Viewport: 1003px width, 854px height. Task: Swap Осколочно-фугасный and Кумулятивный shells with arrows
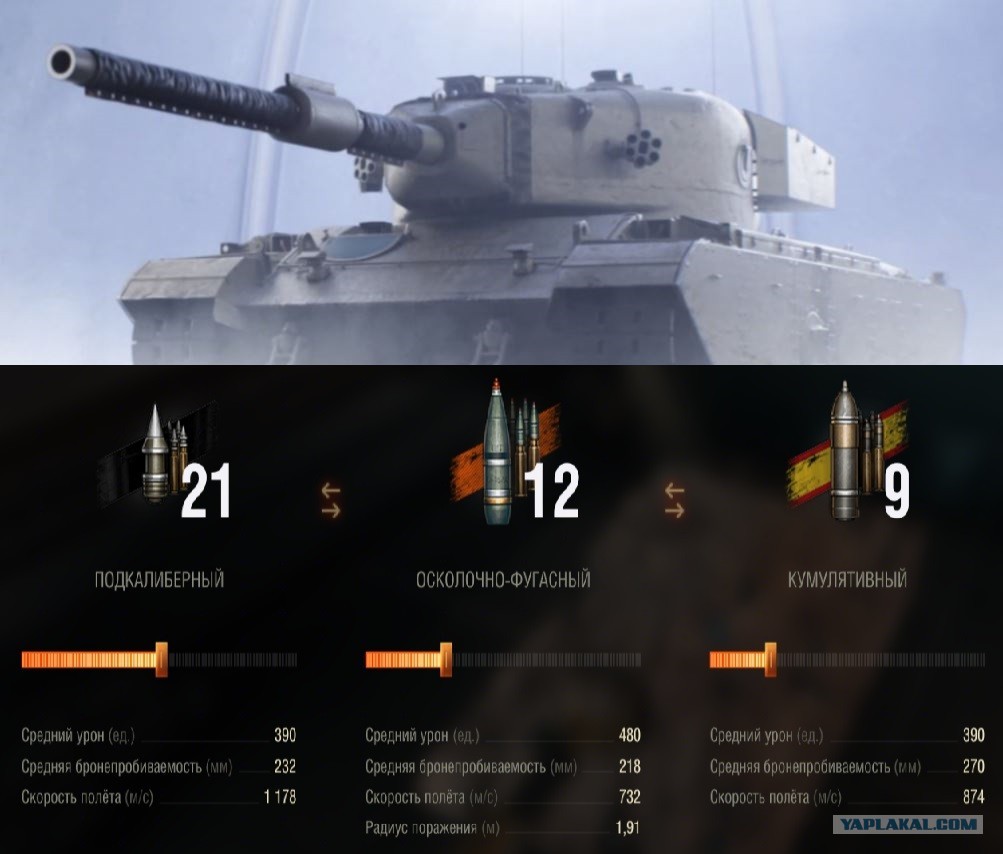click(x=675, y=499)
